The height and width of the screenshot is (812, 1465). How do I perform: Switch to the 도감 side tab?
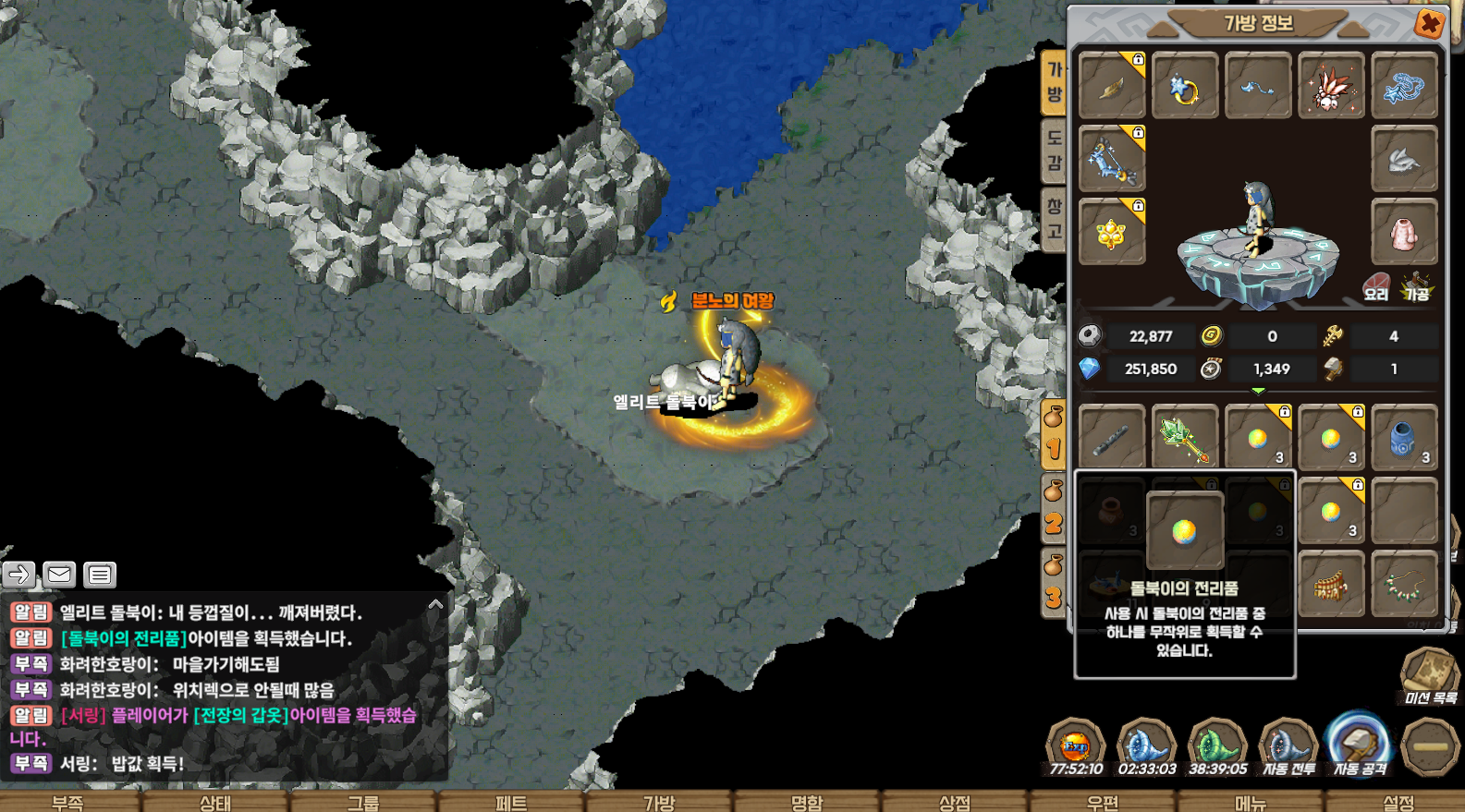pyautogui.click(x=1054, y=151)
